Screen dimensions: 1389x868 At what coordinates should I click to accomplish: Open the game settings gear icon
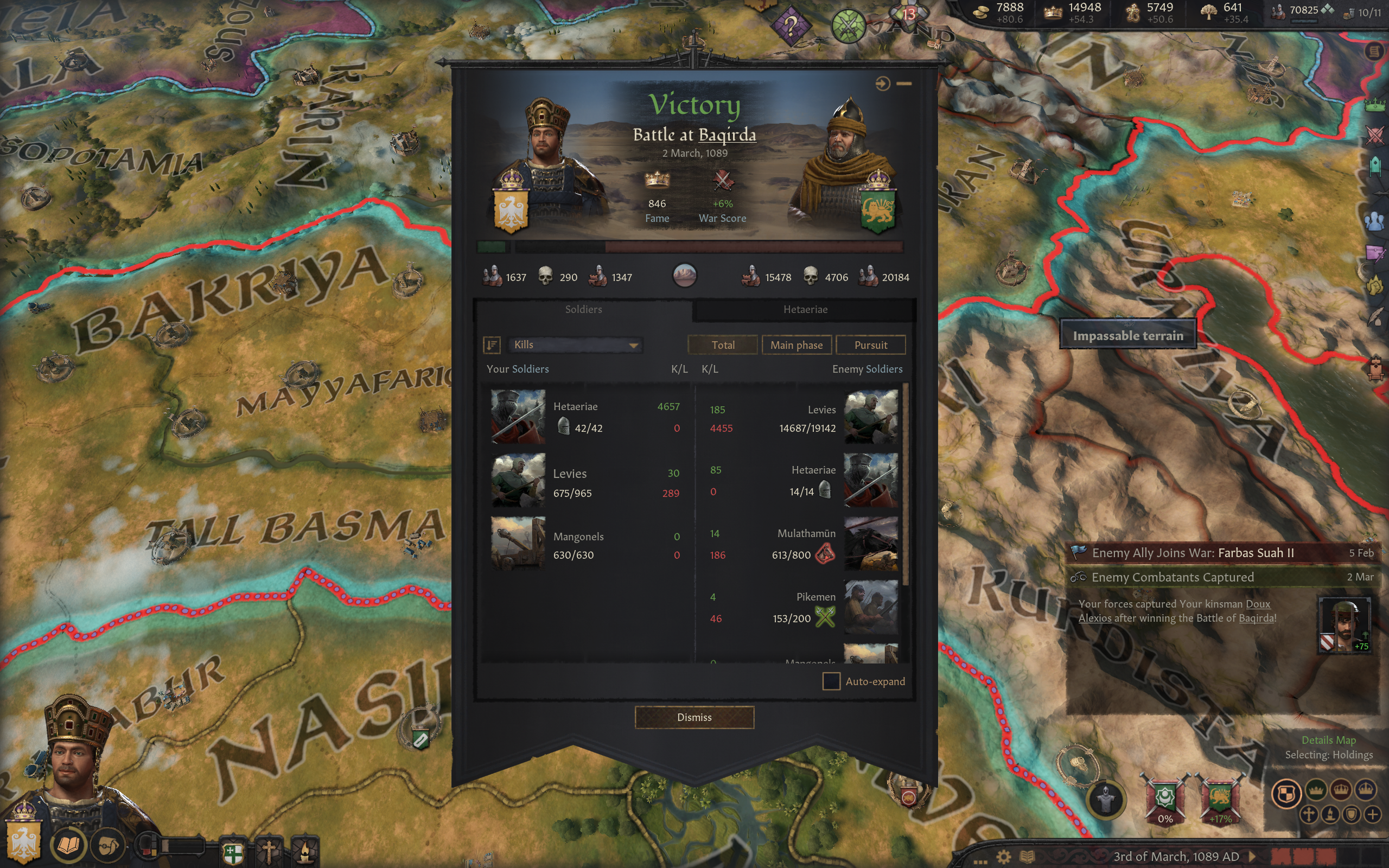point(1003,857)
